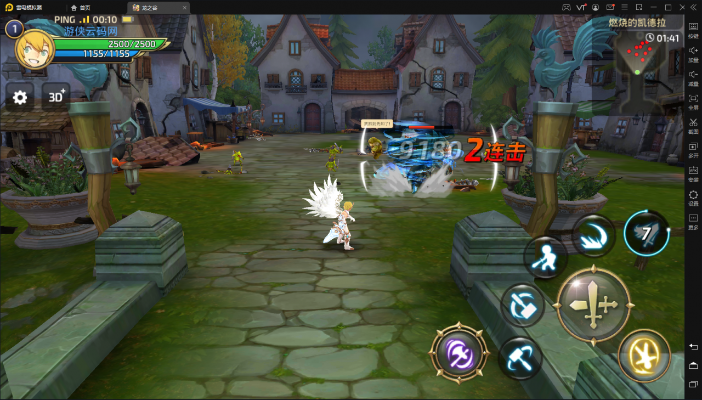Use the main sword attack button
Viewport: 702px width, 400px height.
592,304
